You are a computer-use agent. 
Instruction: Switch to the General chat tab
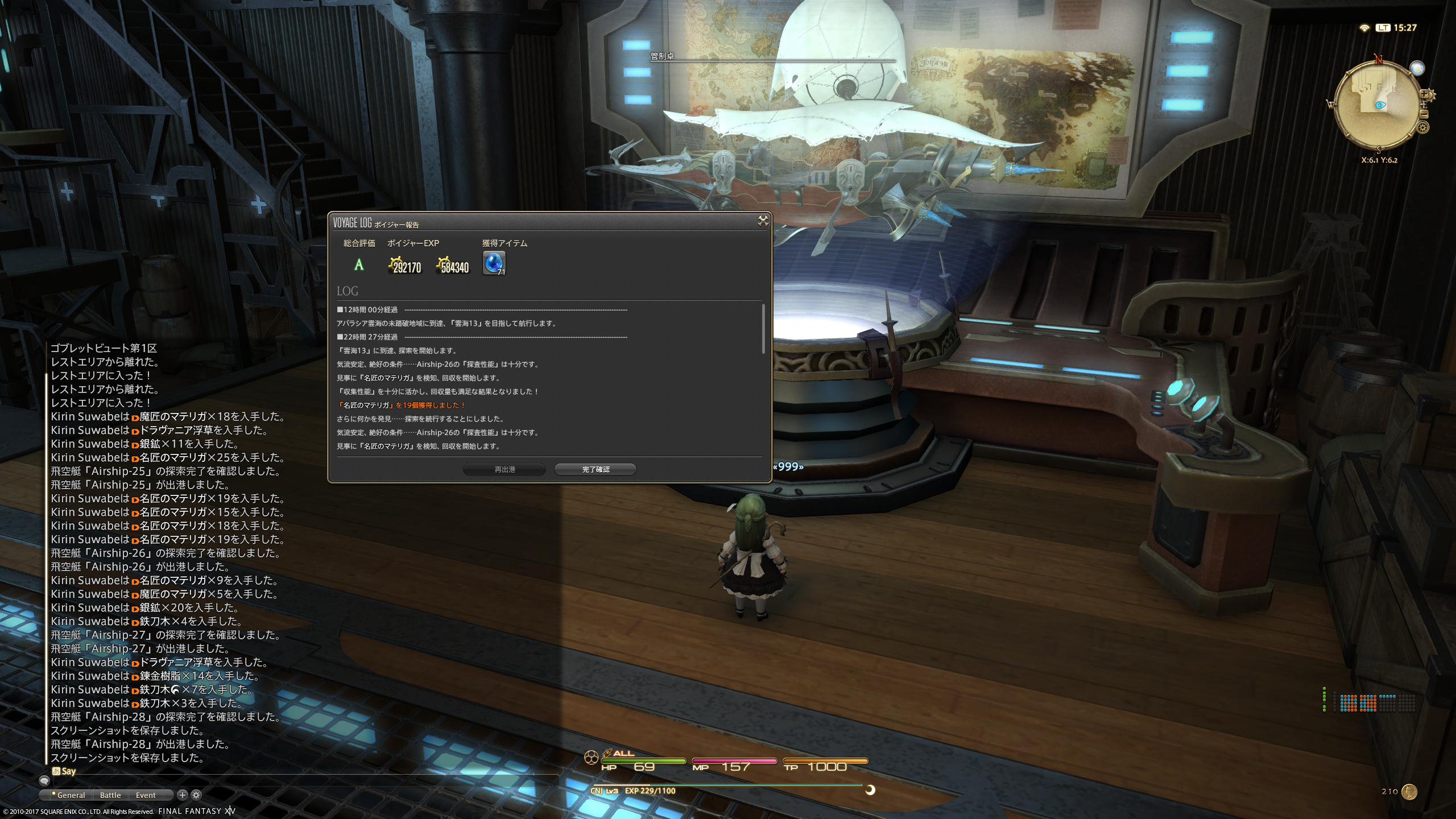[x=71, y=795]
